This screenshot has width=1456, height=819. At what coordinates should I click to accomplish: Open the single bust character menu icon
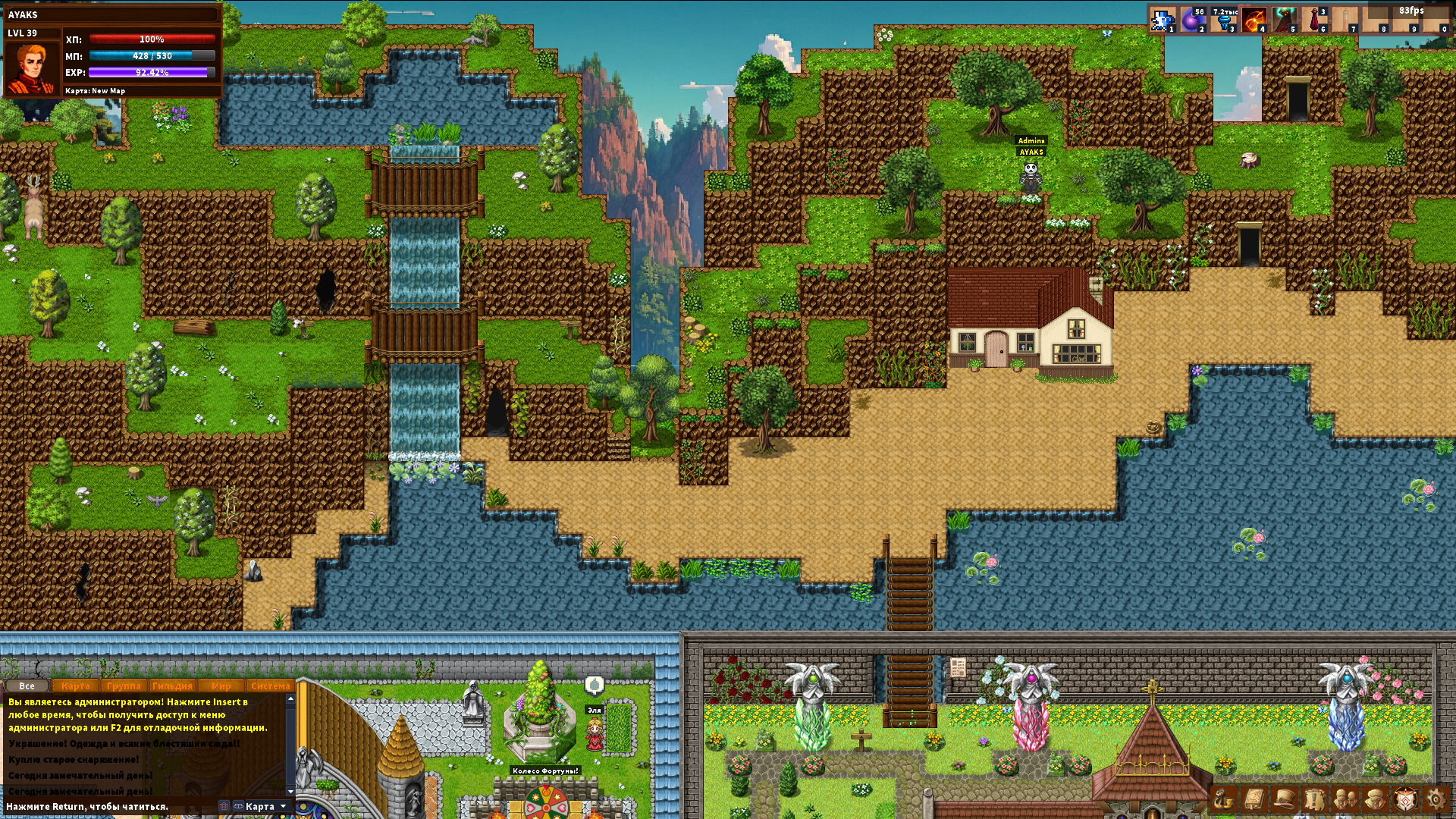(x=1375, y=799)
